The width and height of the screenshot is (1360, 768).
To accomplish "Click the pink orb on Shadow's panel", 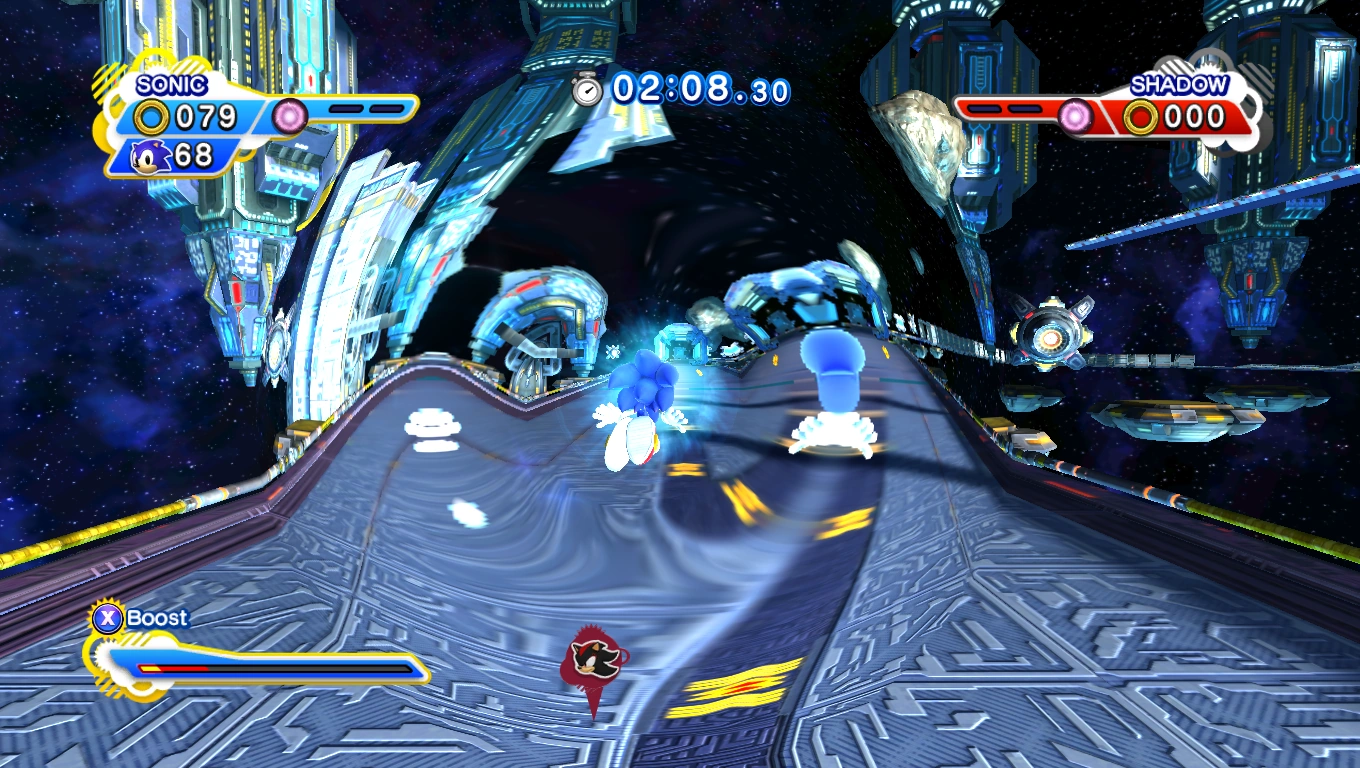I will tap(1076, 117).
